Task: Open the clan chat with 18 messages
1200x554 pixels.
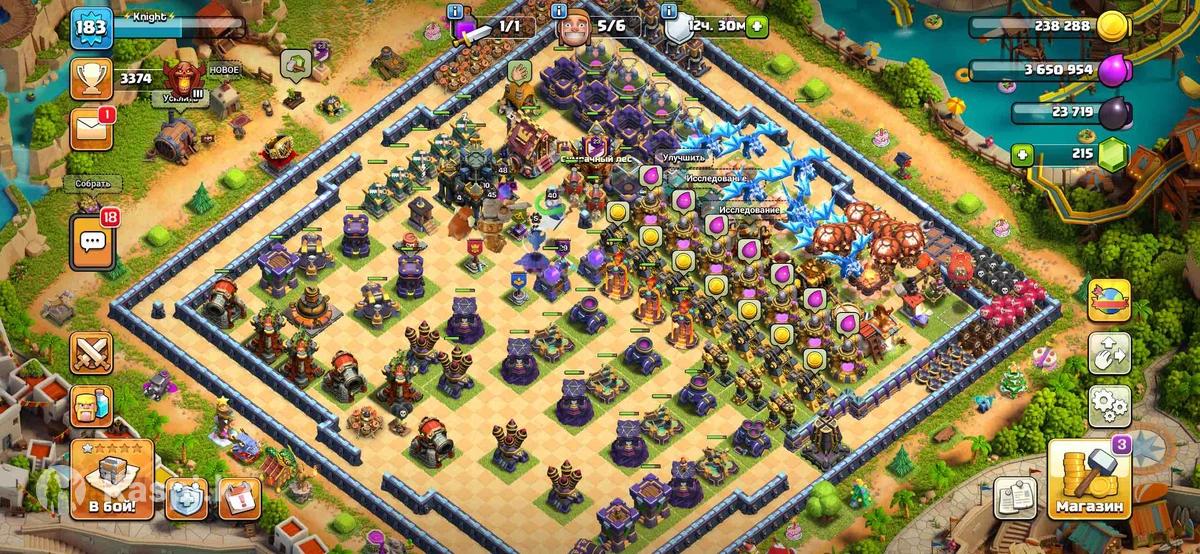Action: 91,240
